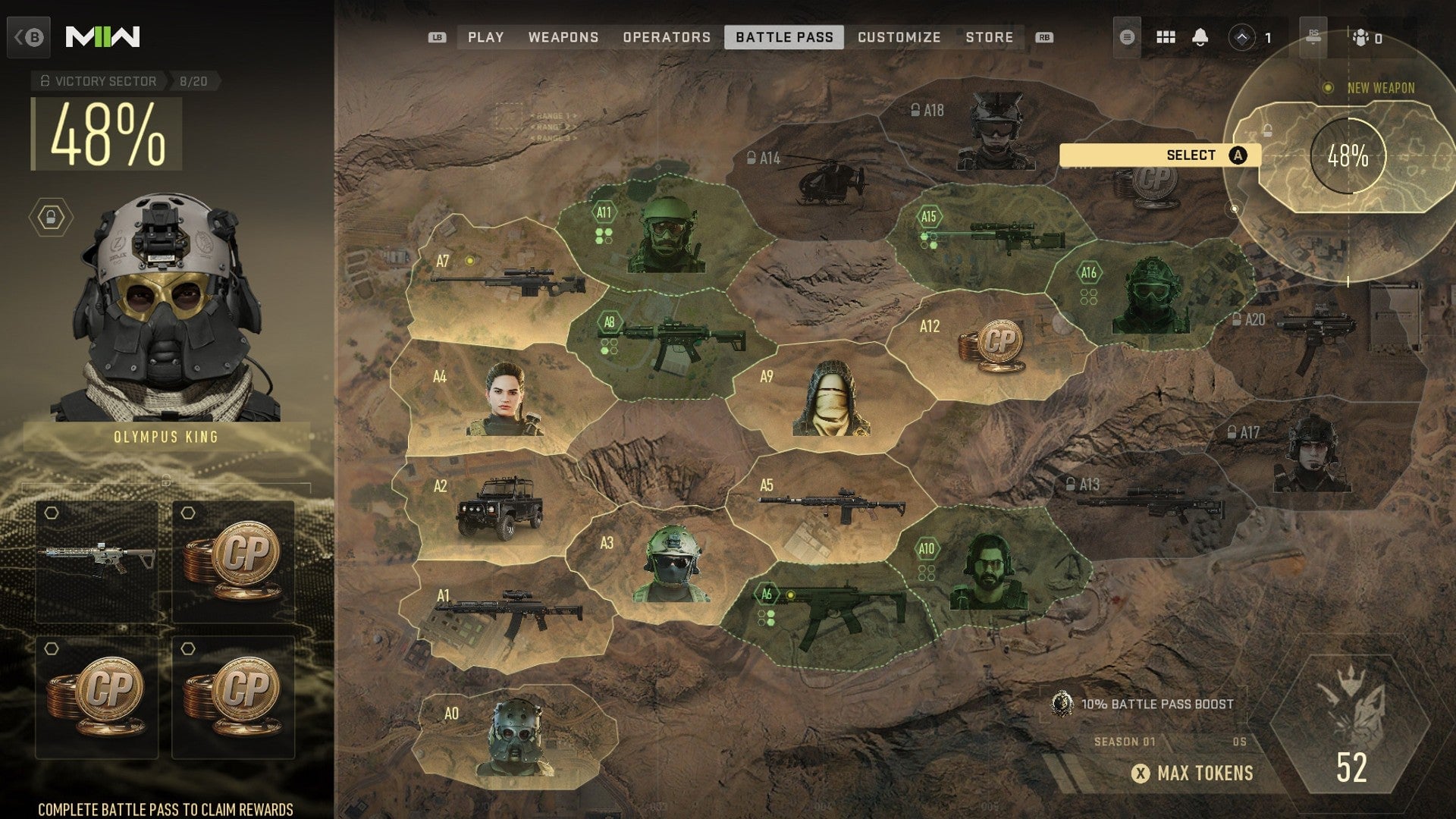Viewport: 1456px width, 819px height.
Task: Click the channels grid icon in top bar
Action: [1168, 36]
